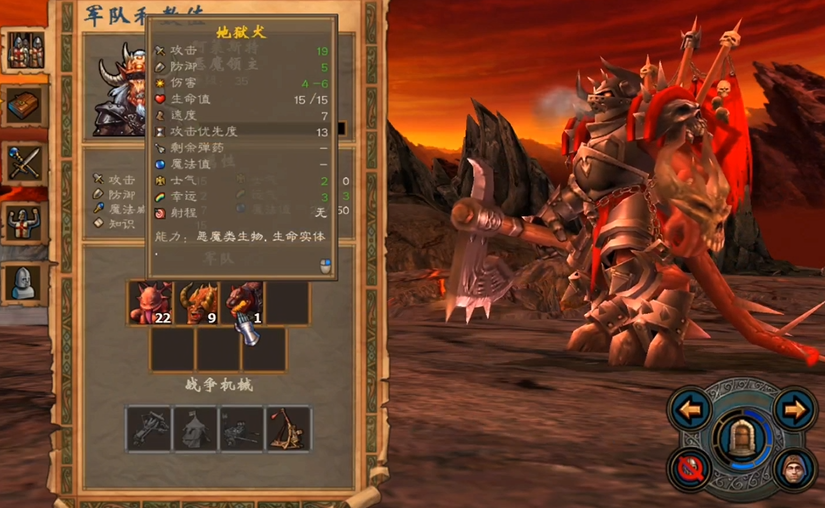Image resolution: width=825 pixels, height=508 pixels.
Task: Go to previous hero with left arrow
Action: point(689,409)
